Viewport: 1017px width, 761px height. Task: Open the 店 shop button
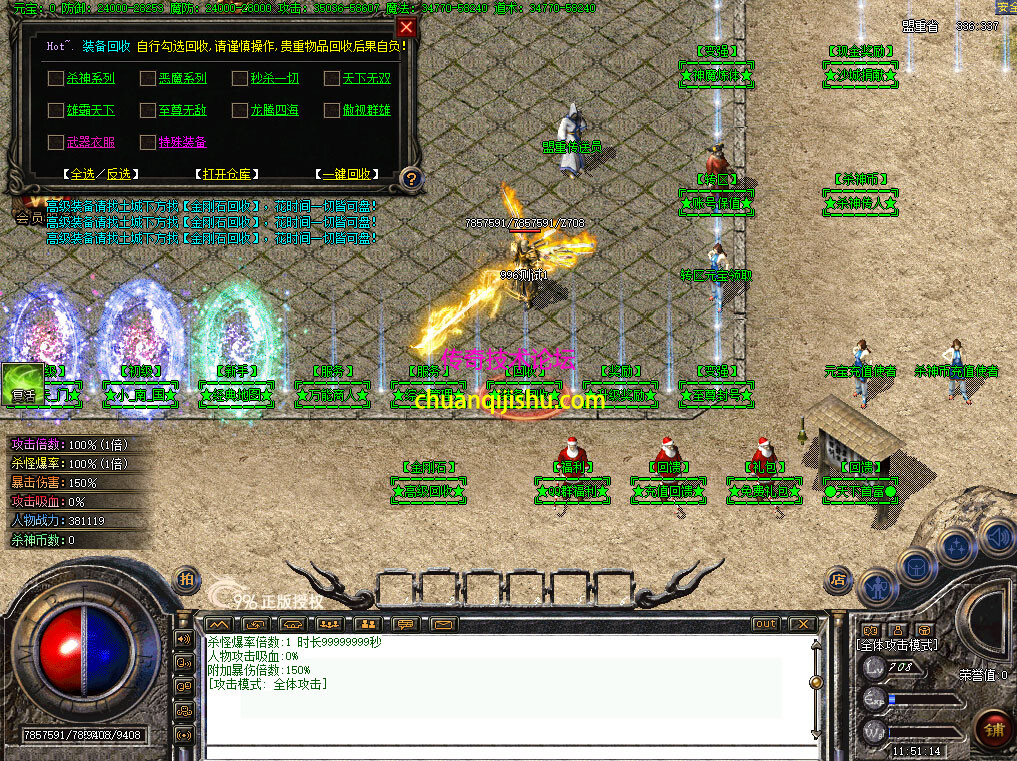838,579
